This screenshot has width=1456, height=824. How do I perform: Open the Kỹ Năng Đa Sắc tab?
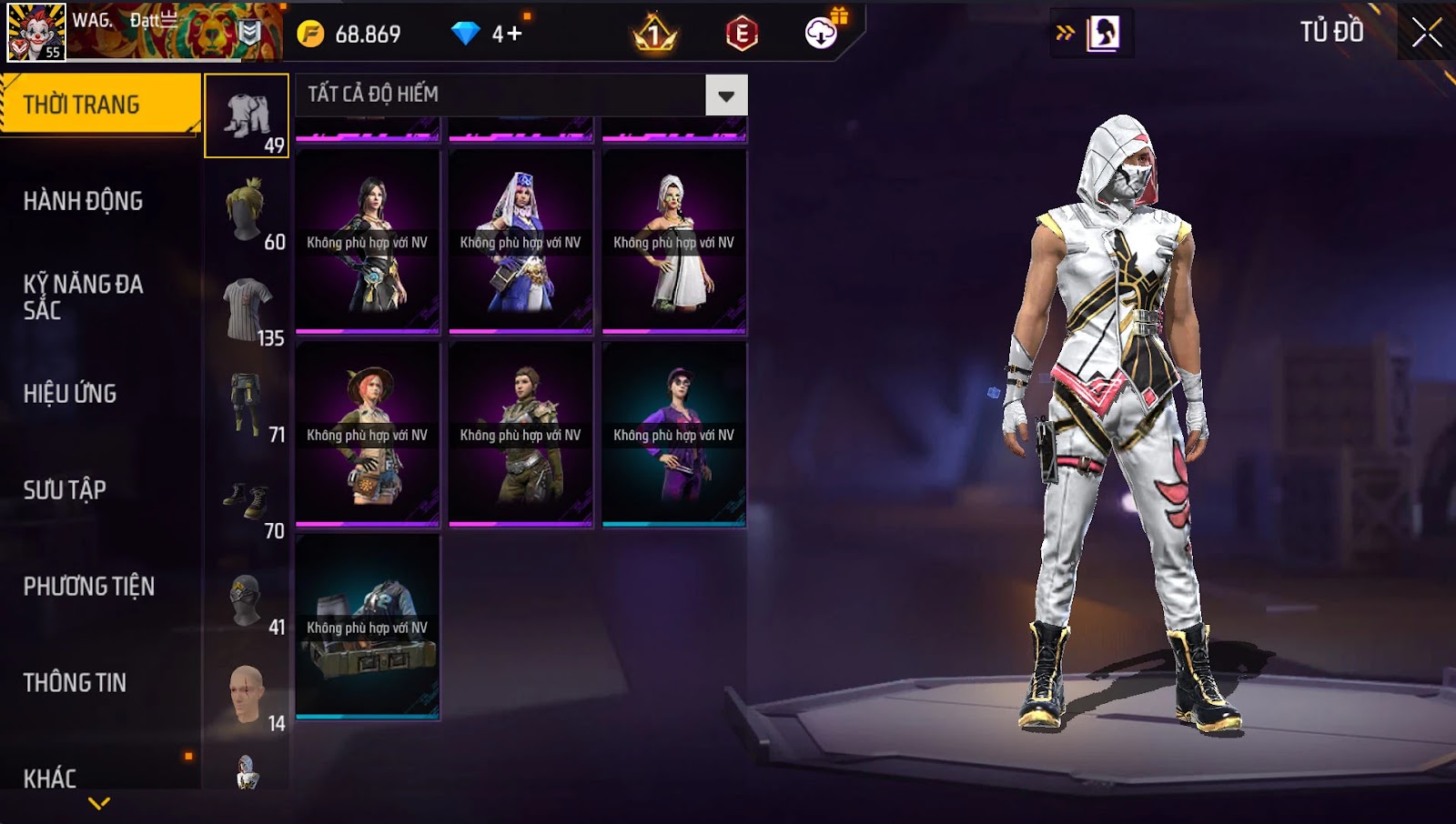83,297
